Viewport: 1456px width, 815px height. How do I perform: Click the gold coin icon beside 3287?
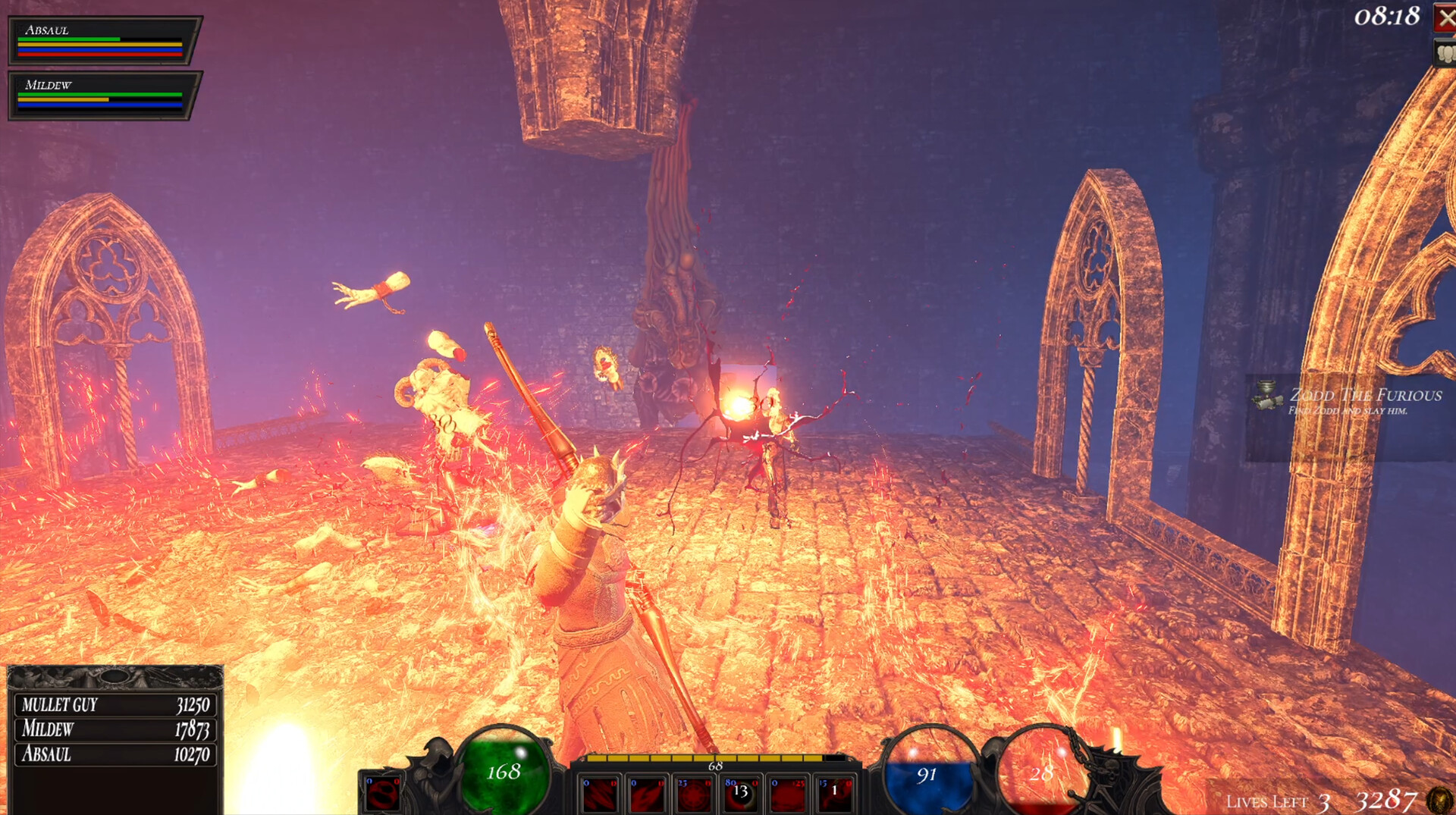pos(1439,800)
